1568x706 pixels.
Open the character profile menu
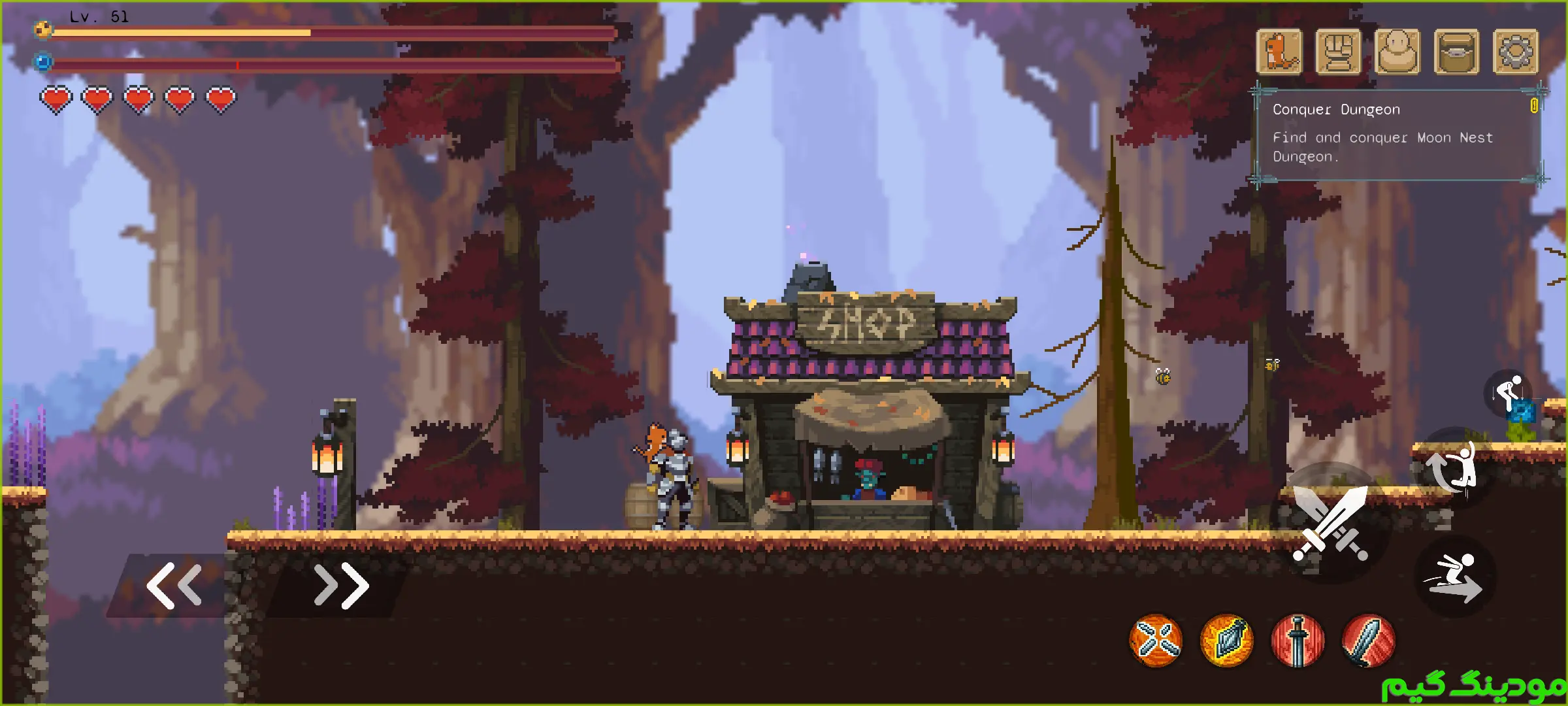tap(1397, 52)
